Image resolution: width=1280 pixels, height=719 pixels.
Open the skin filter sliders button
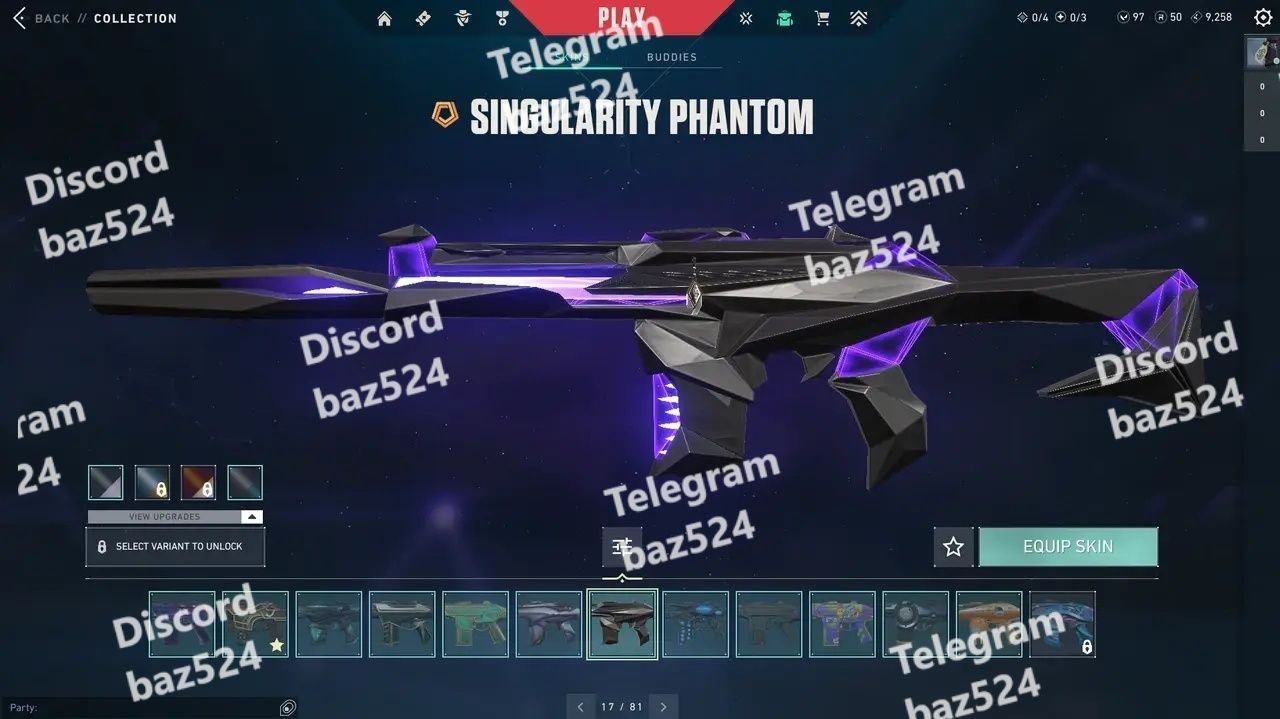click(622, 547)
